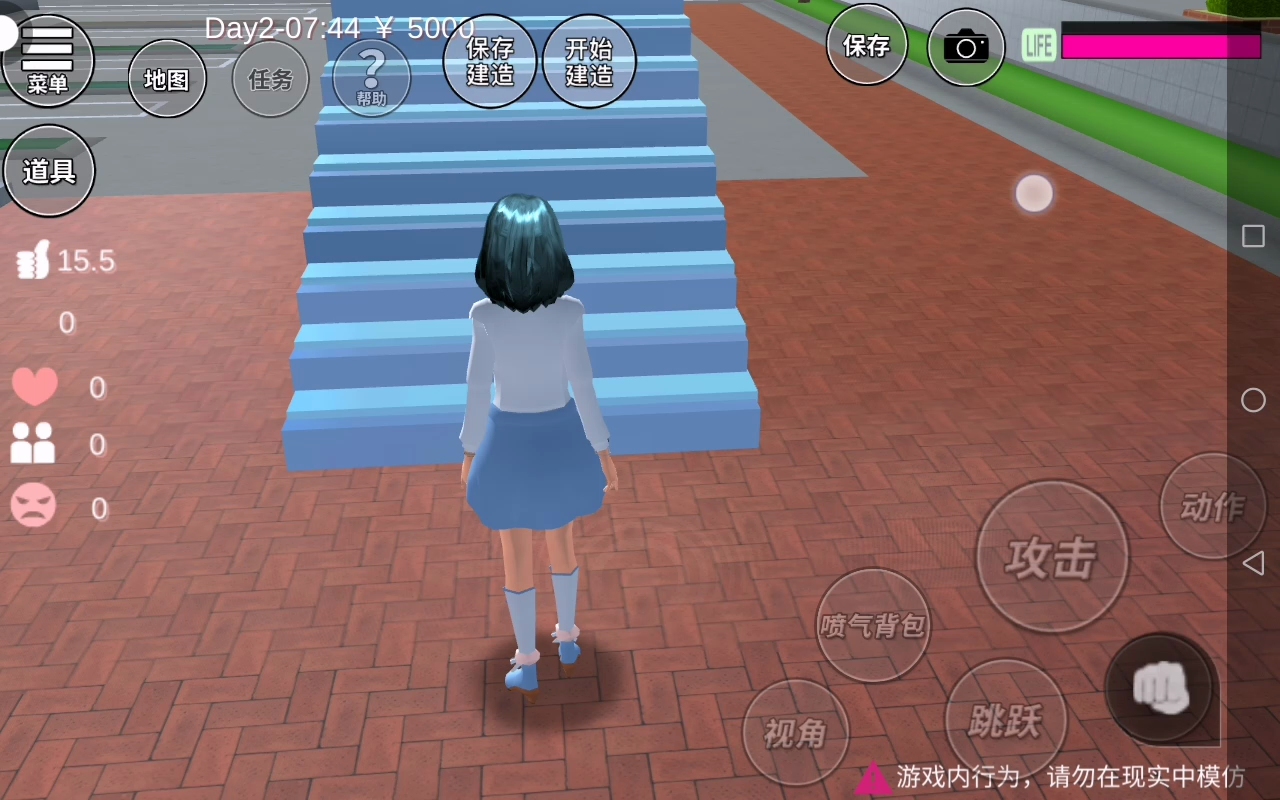Open the 菜单 hamburger menu
This screenshot has width=1280, height=800.
click(x=47, y=60)
